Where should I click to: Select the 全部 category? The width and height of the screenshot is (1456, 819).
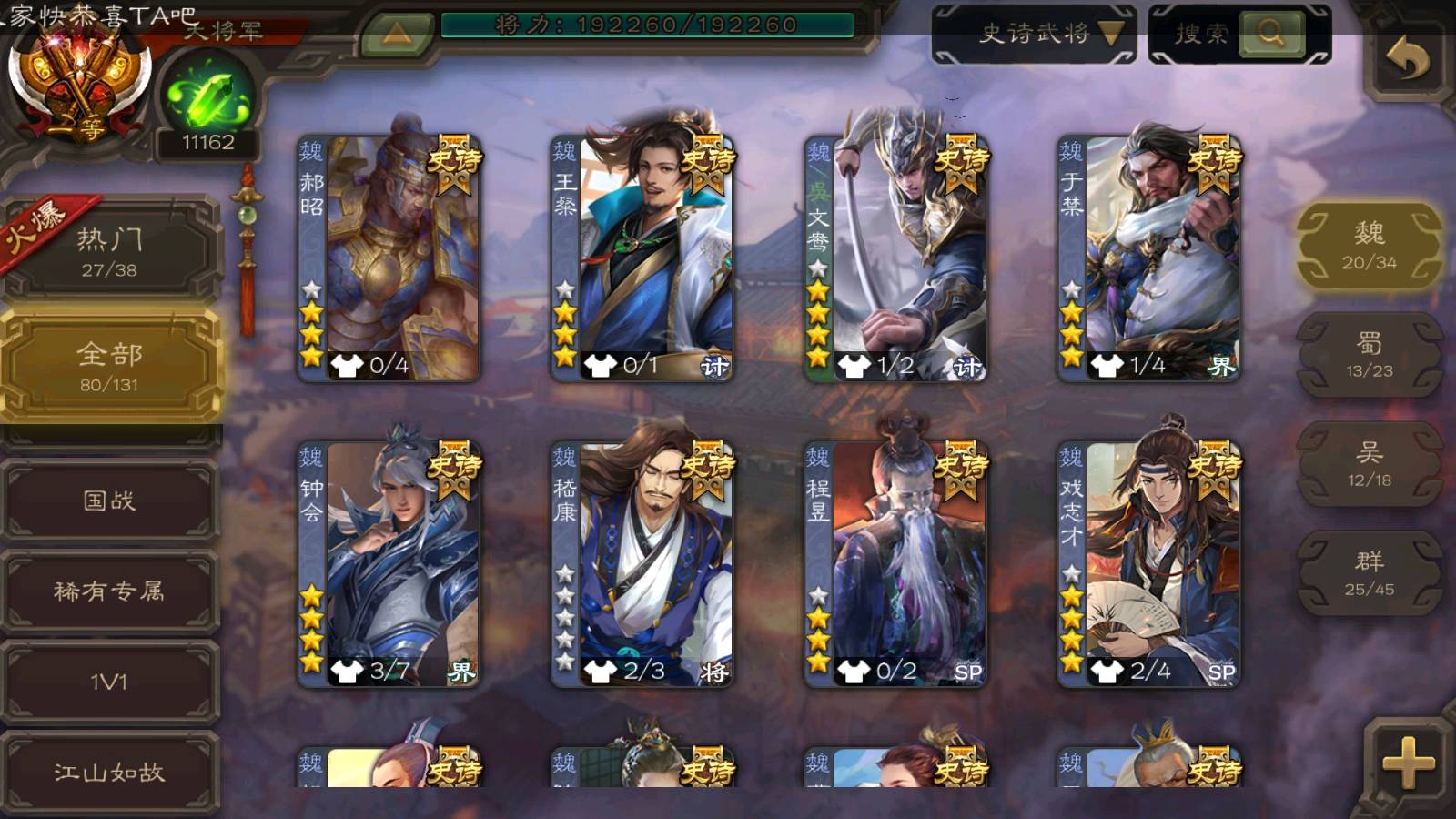point(109,366)
